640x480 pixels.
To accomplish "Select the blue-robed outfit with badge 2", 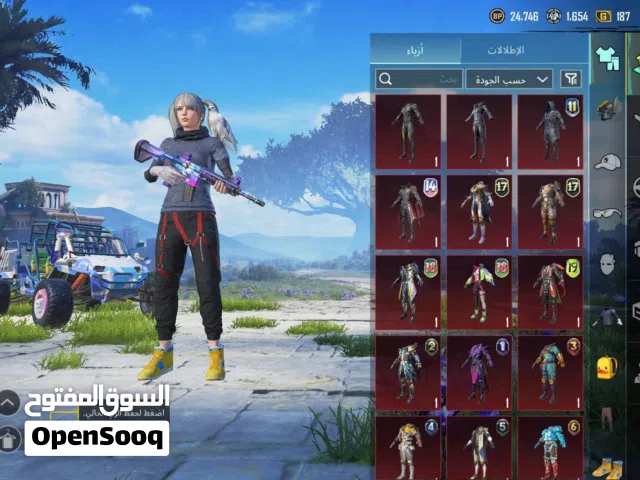I will point(408,371).
